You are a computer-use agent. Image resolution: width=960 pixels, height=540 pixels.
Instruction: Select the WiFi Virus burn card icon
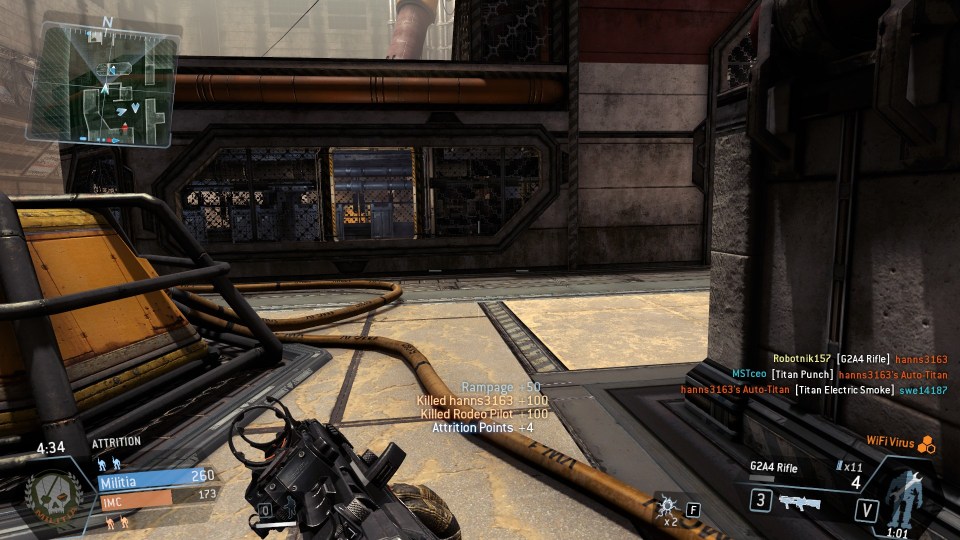[x=927, y=443]
